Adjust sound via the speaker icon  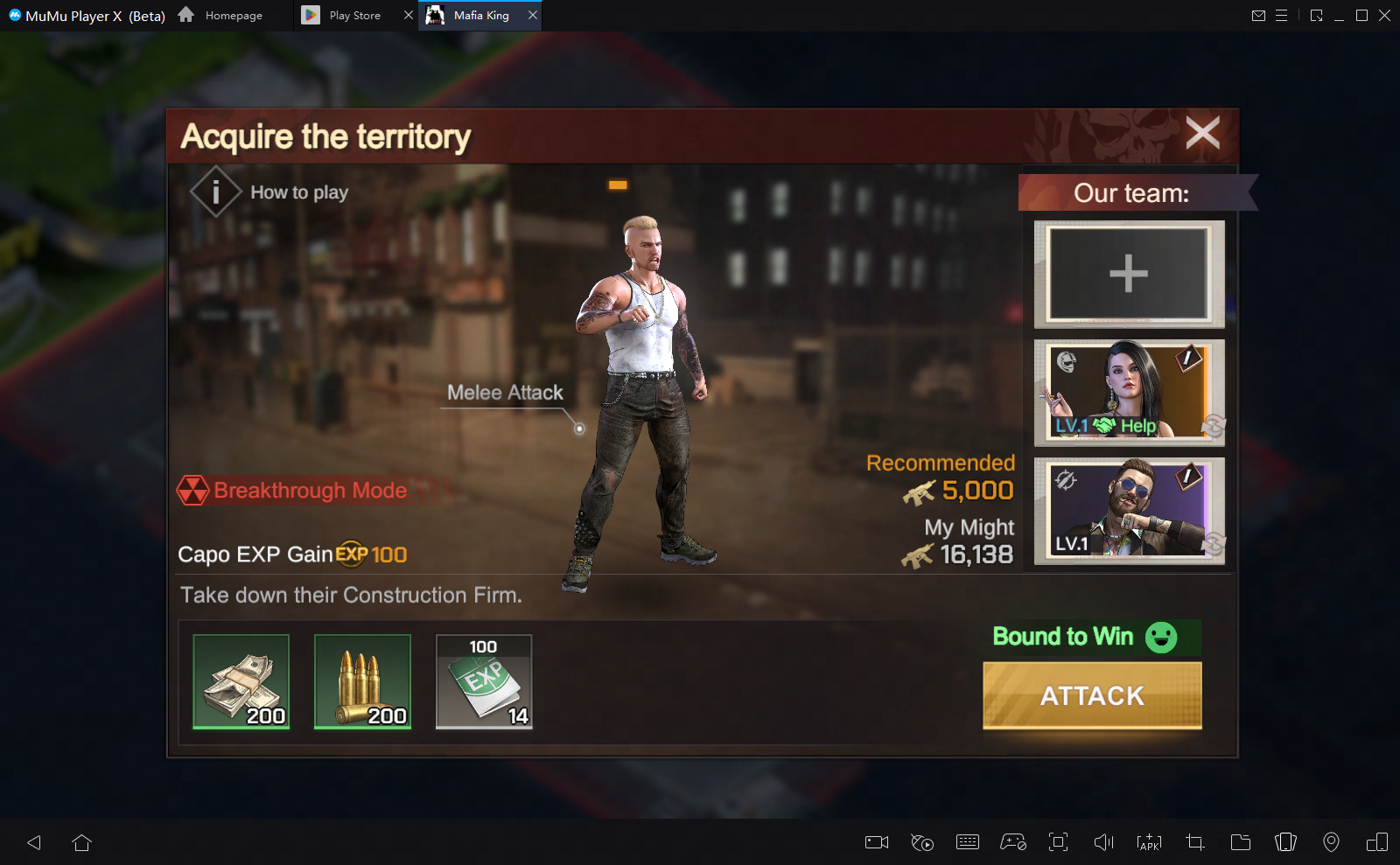pos(1103,842)
